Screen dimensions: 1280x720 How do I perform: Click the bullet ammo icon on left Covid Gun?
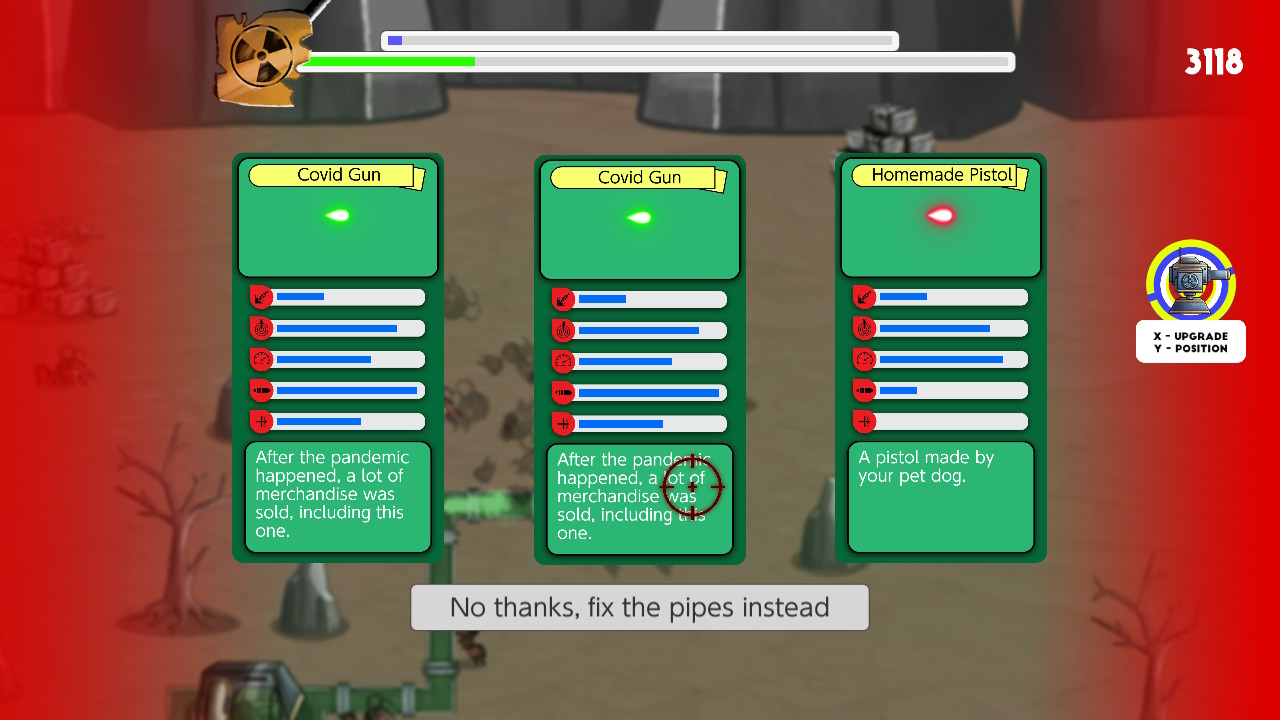coord(263,390)
